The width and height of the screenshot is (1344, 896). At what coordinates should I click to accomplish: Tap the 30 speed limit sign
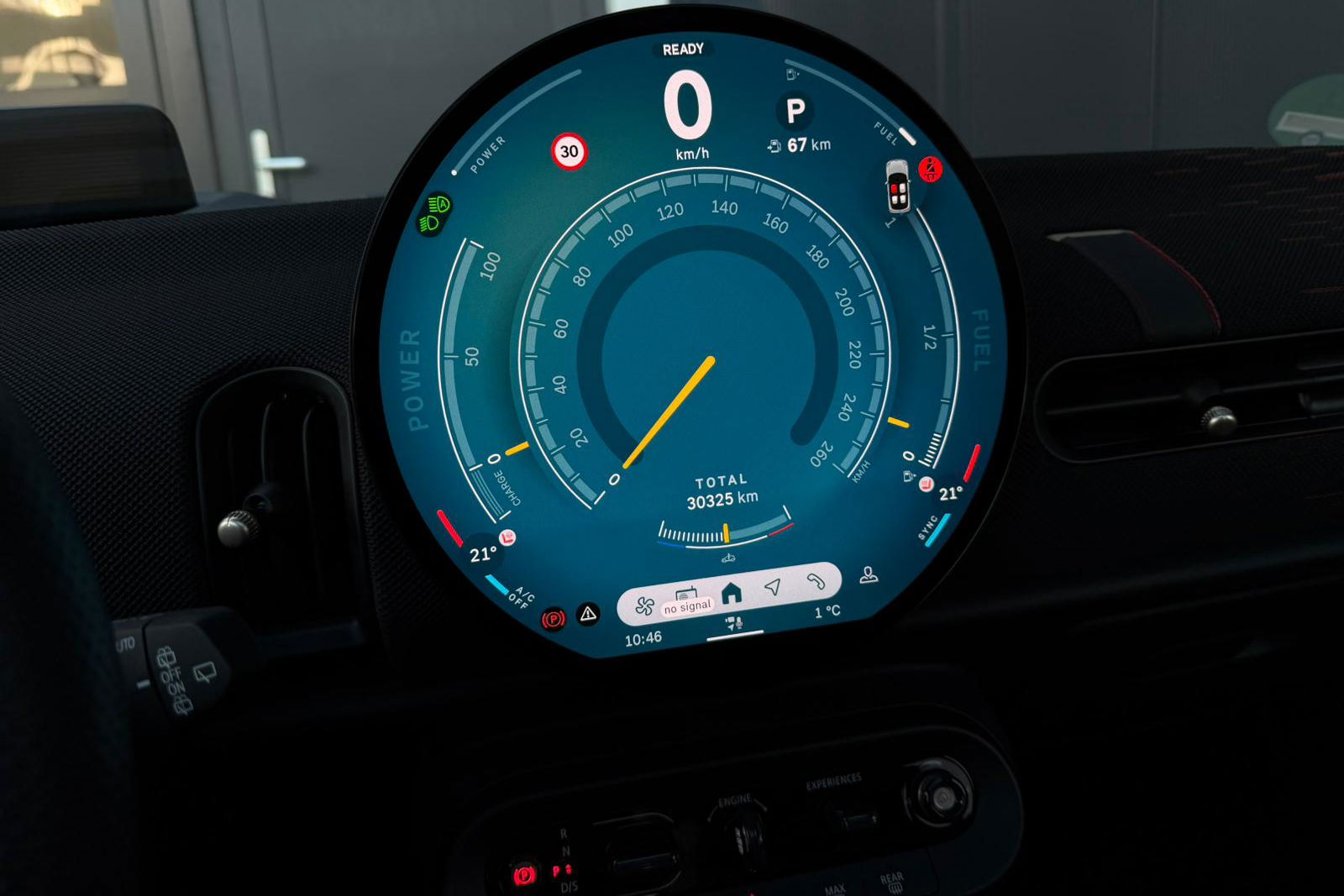pyautogui.click(x=570, y=152)
